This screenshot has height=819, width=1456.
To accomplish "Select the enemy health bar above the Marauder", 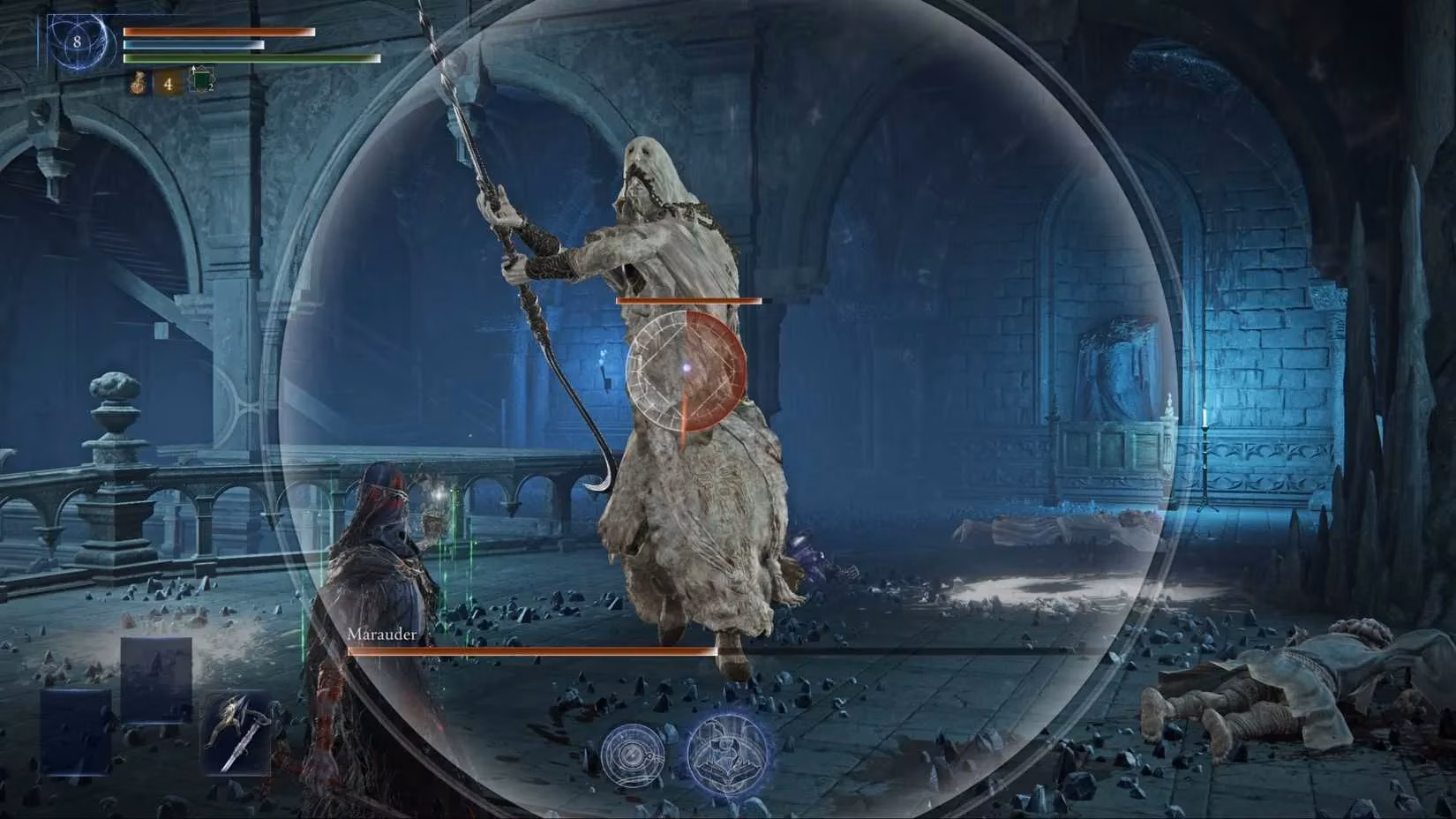I will [687, 301].
